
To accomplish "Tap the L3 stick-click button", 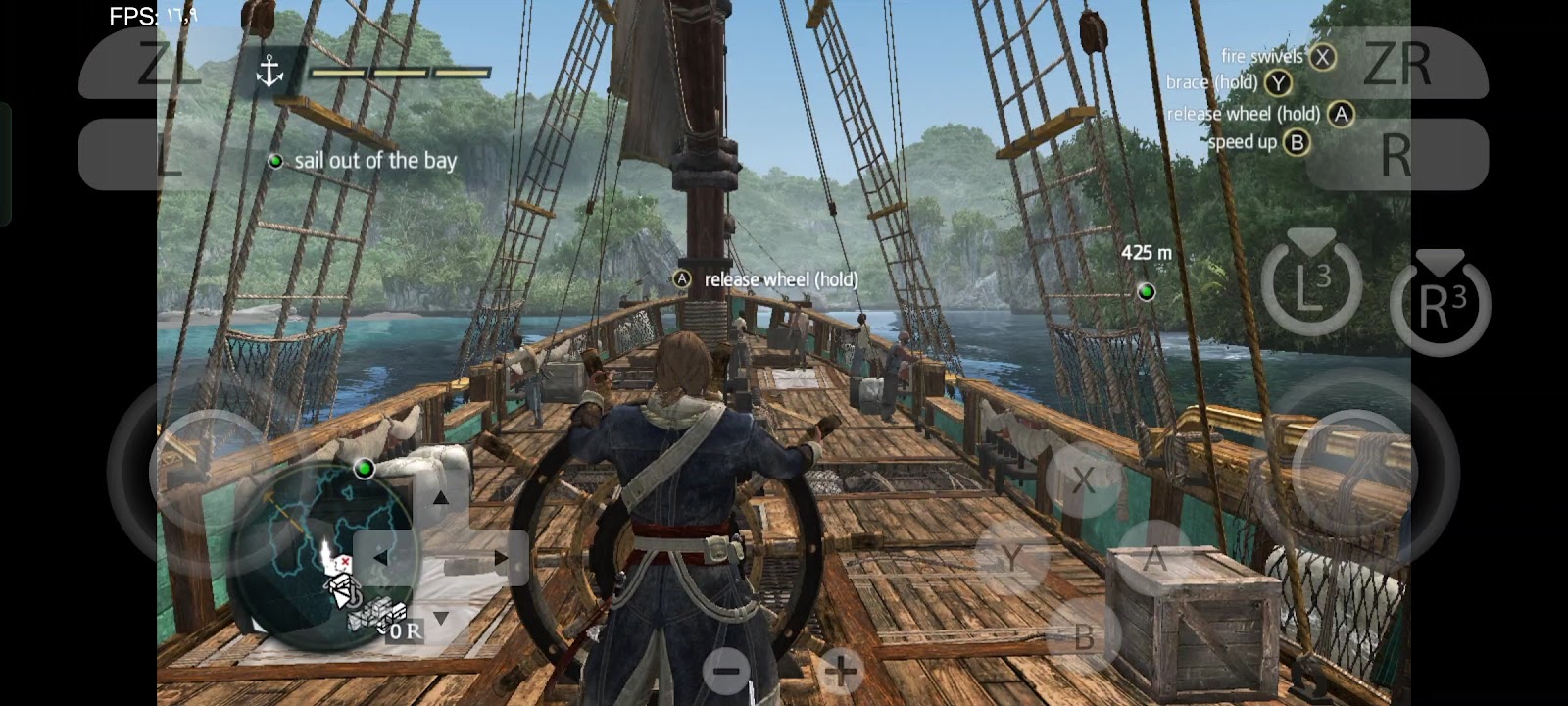I will 1311,284.
